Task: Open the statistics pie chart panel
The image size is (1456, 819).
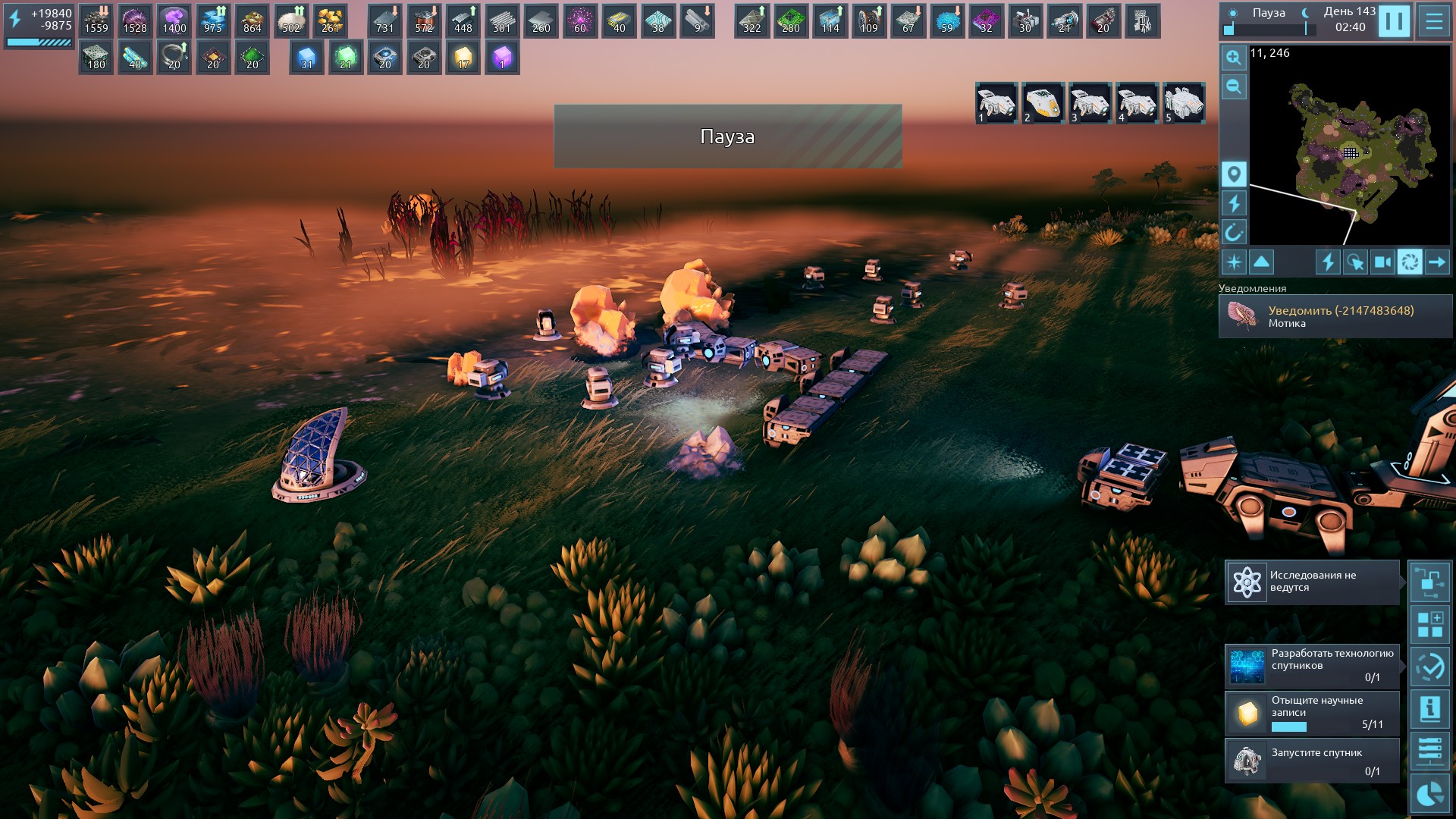Action: click(x=1429, y=793)
